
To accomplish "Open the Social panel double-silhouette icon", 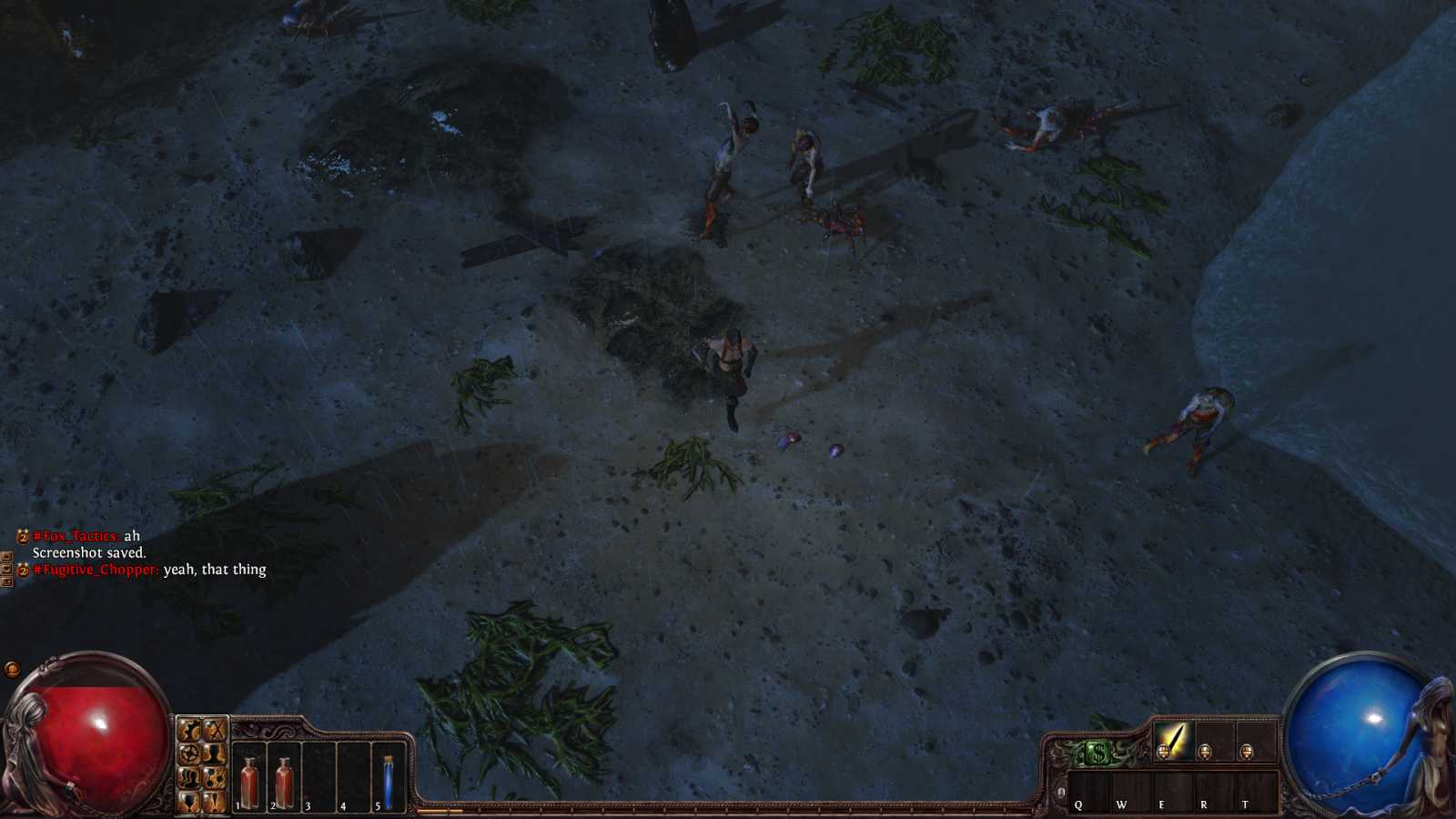I will (188, 779).
